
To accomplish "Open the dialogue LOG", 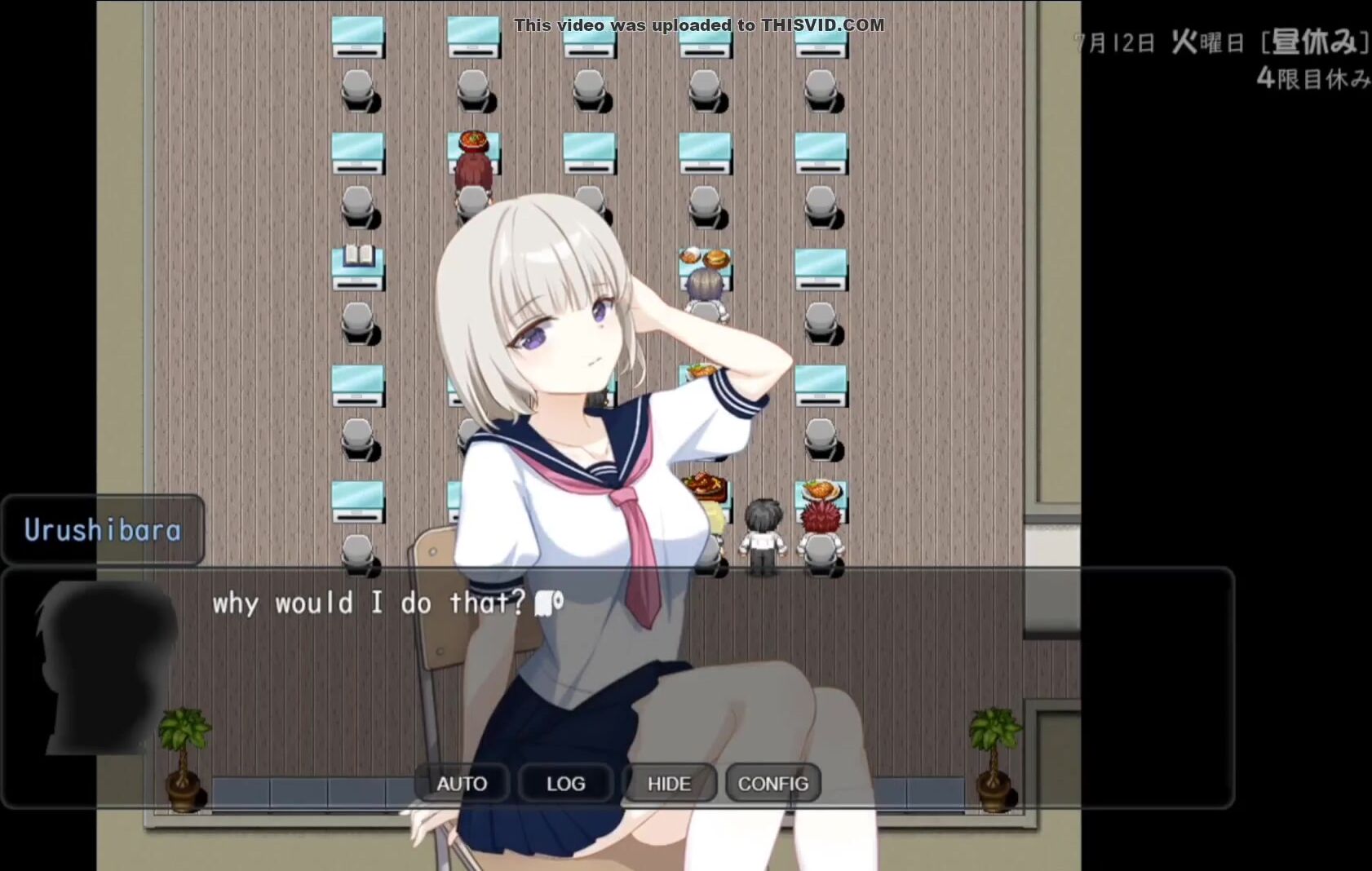I will pyautogui.click(x=565, y=783).
